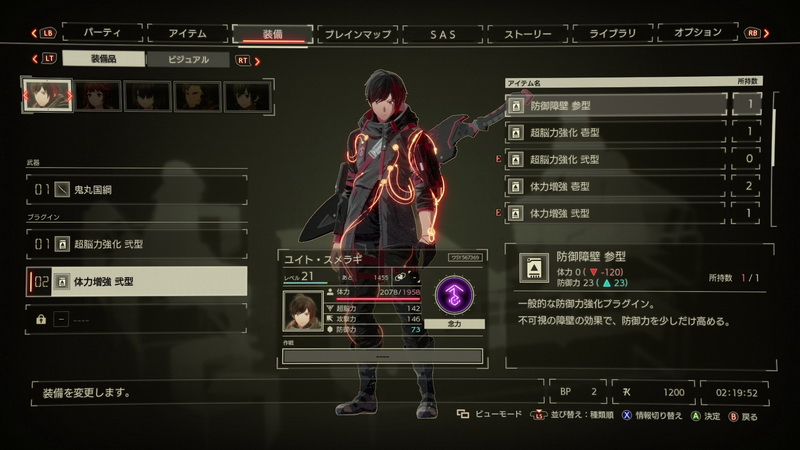The height and width of the screenshot is (450, 800).
Task: Select plugin slot 02 体力増強 弐型
Action: click(x=137, y=282)
